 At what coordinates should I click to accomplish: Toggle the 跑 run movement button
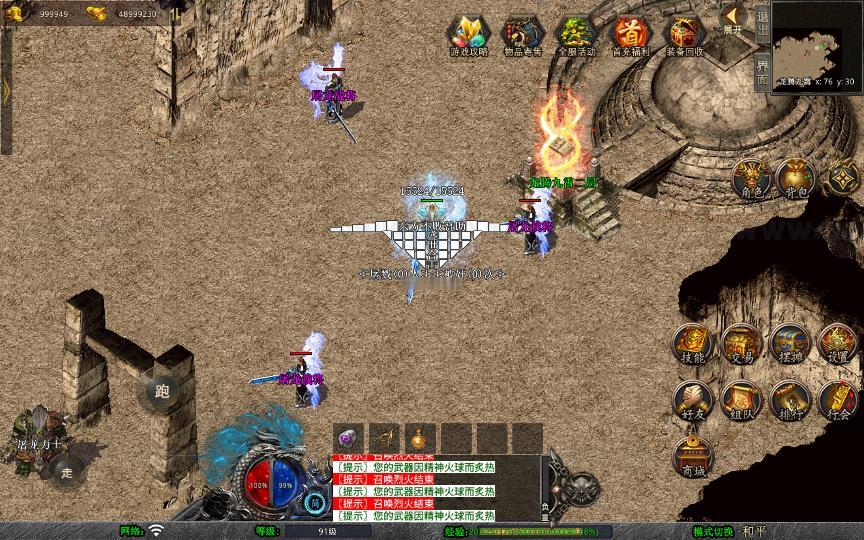pos(161,390)
